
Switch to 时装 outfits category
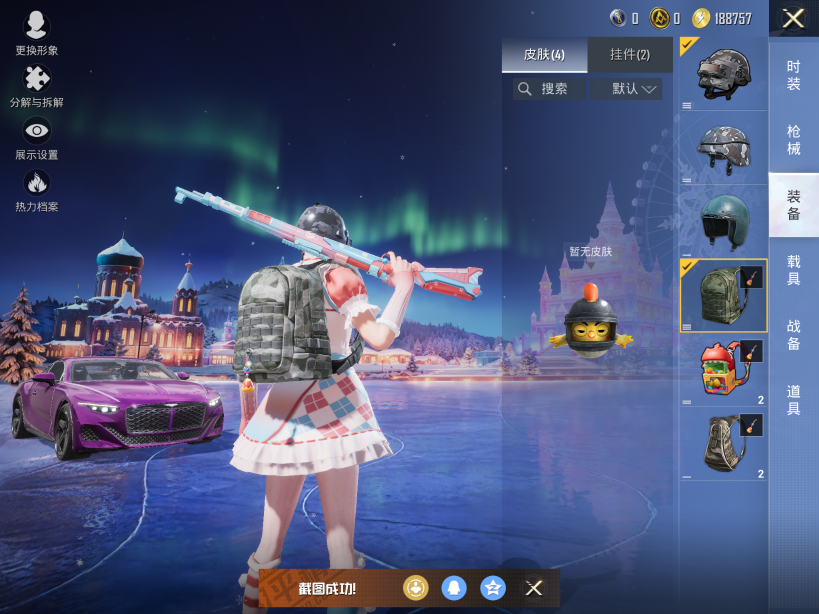click(793, 74)
